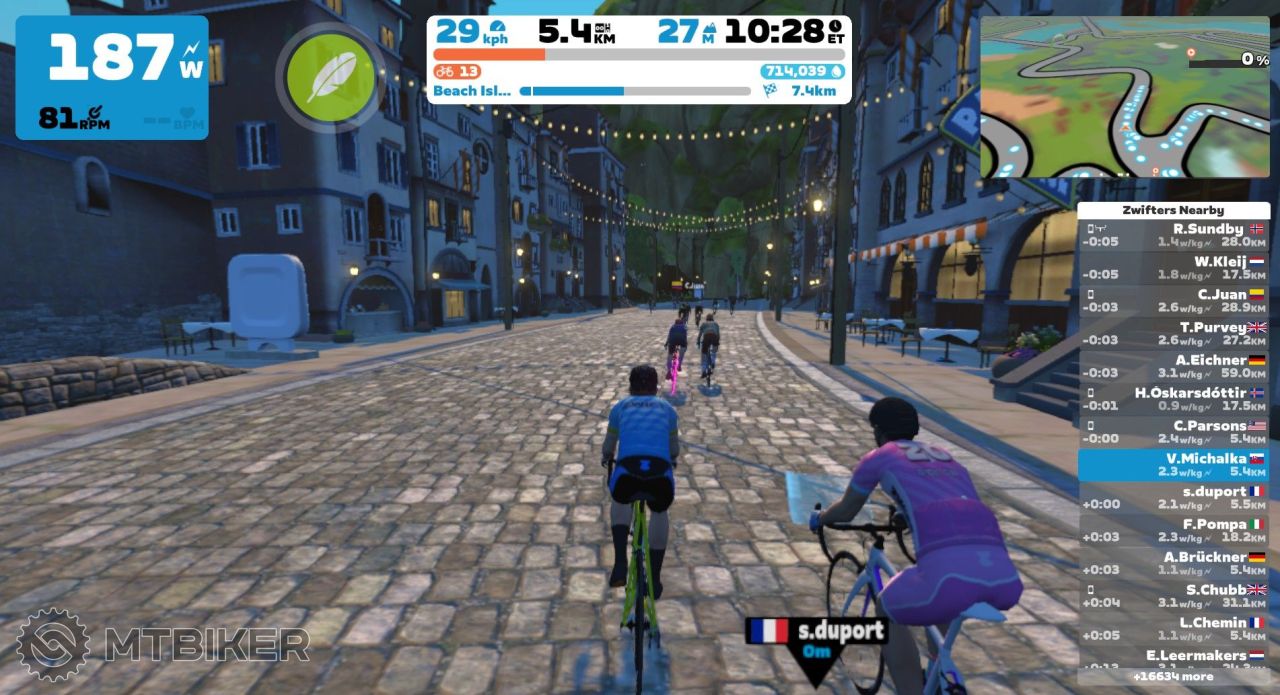
Task: Select L.Chemin in Zwifters Nearby
Action: click(1173, 628)
